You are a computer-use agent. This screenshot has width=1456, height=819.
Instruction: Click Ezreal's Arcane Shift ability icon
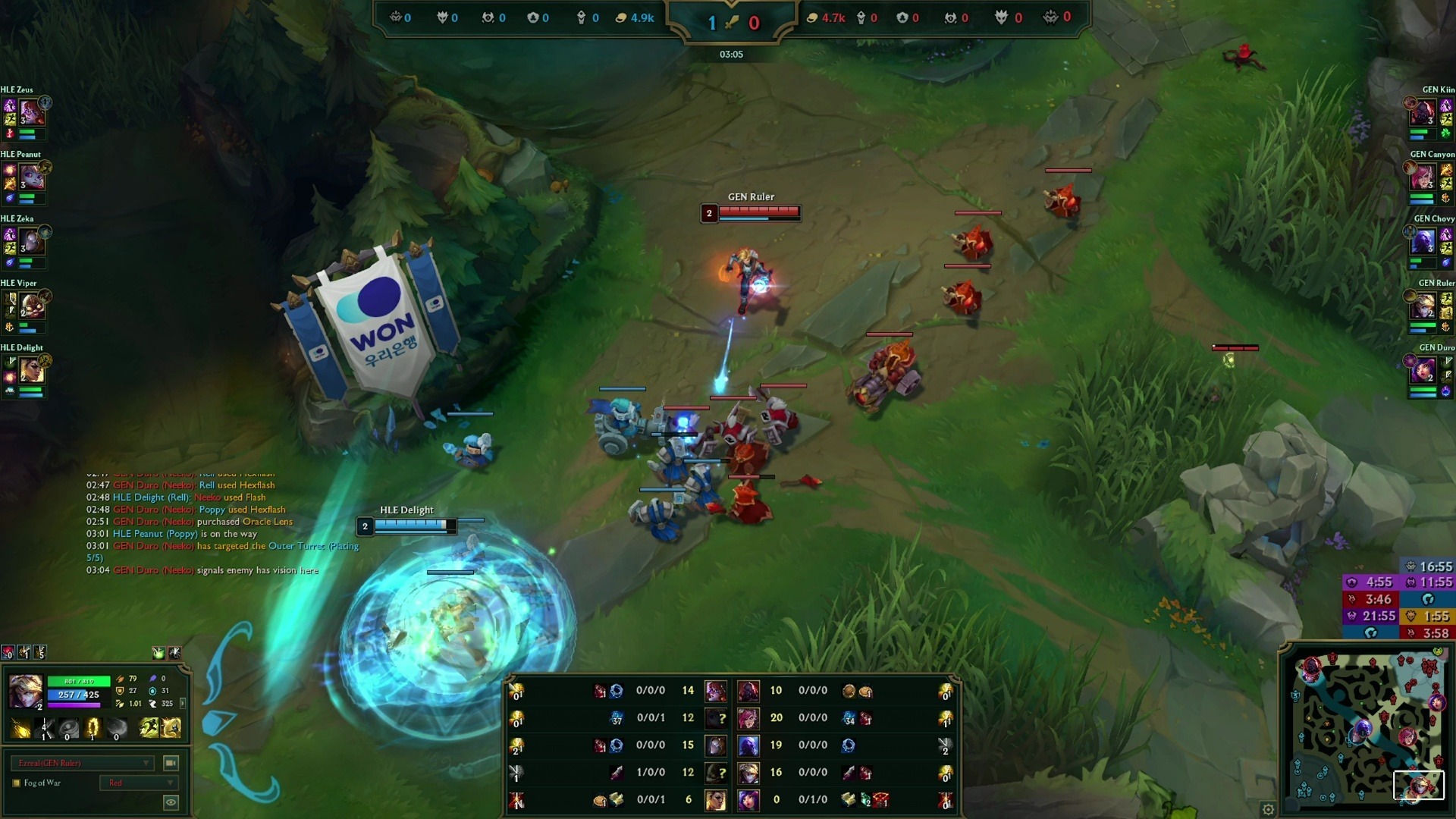[93, 730]
